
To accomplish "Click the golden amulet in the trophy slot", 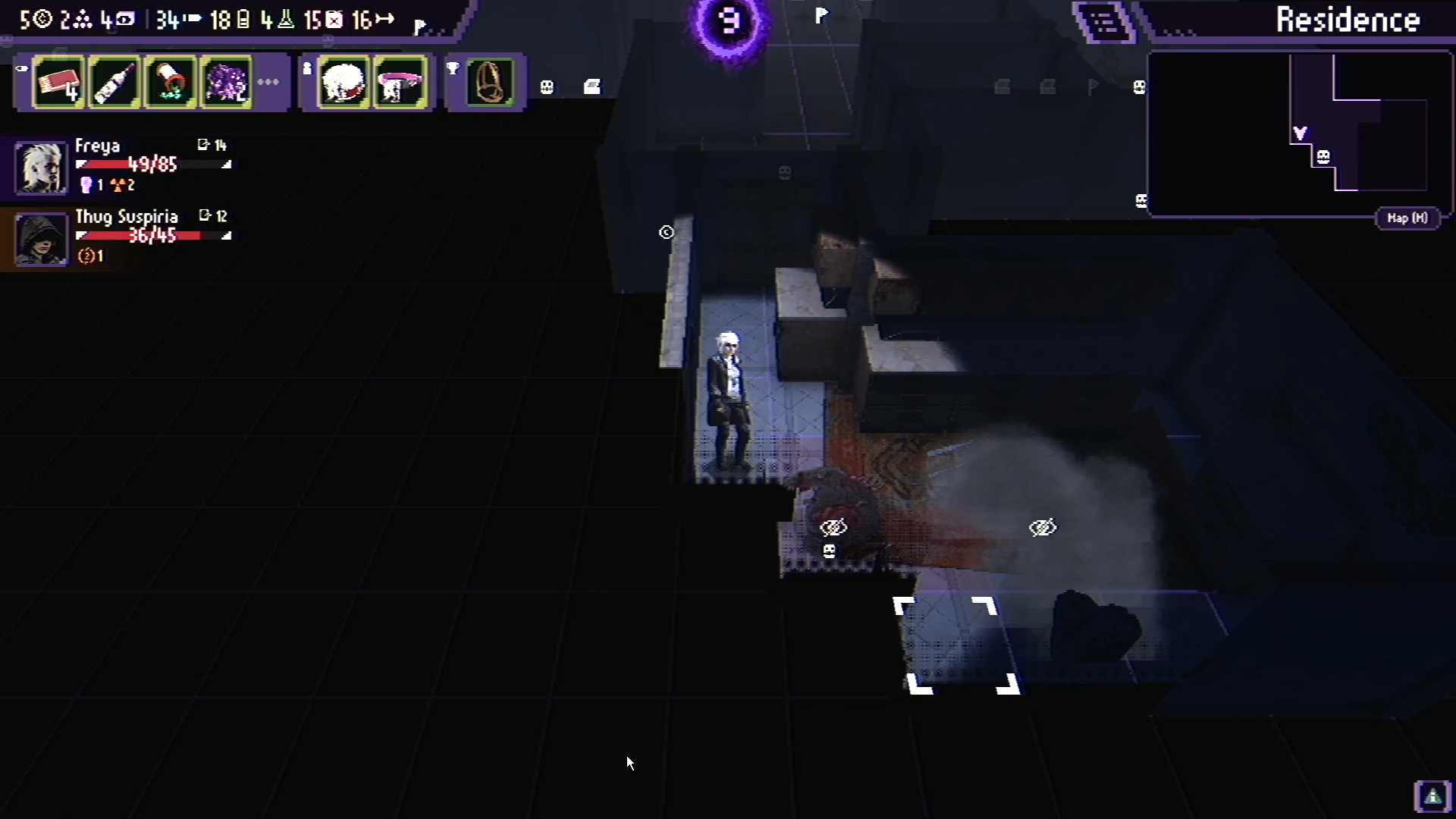I will 488,82.
